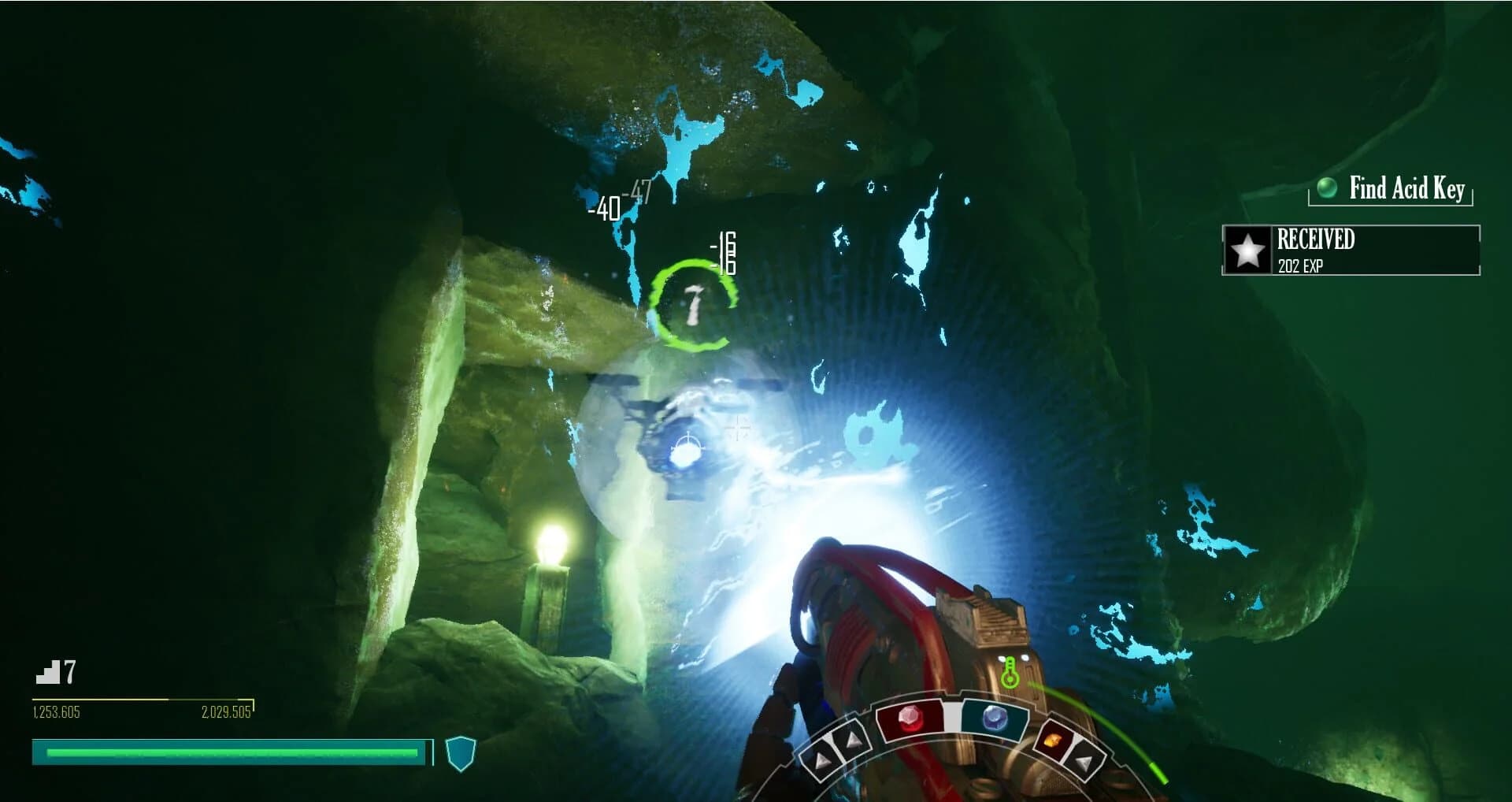Click the stairs icon next to level 7

[50, 672]
